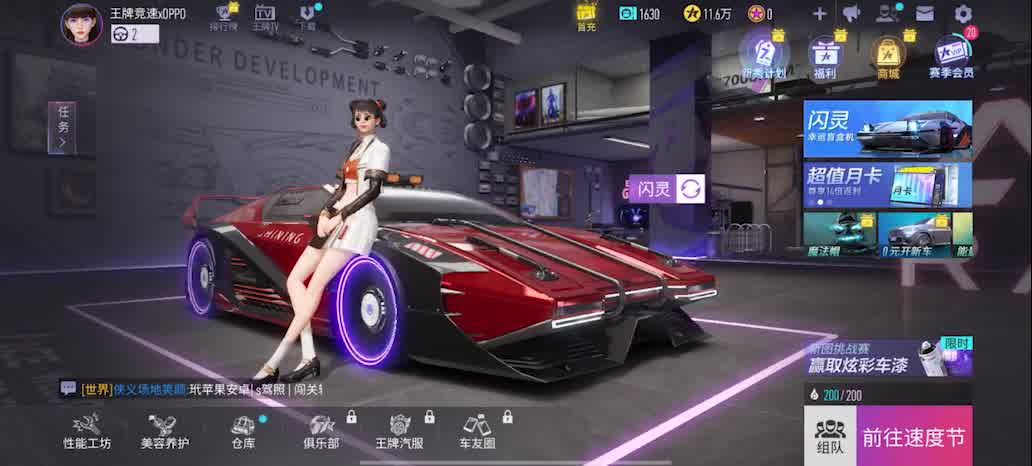This screenshot has height=466, width=1032.
Task: Open the mail envelope
Action: click(x=924, y=14)
